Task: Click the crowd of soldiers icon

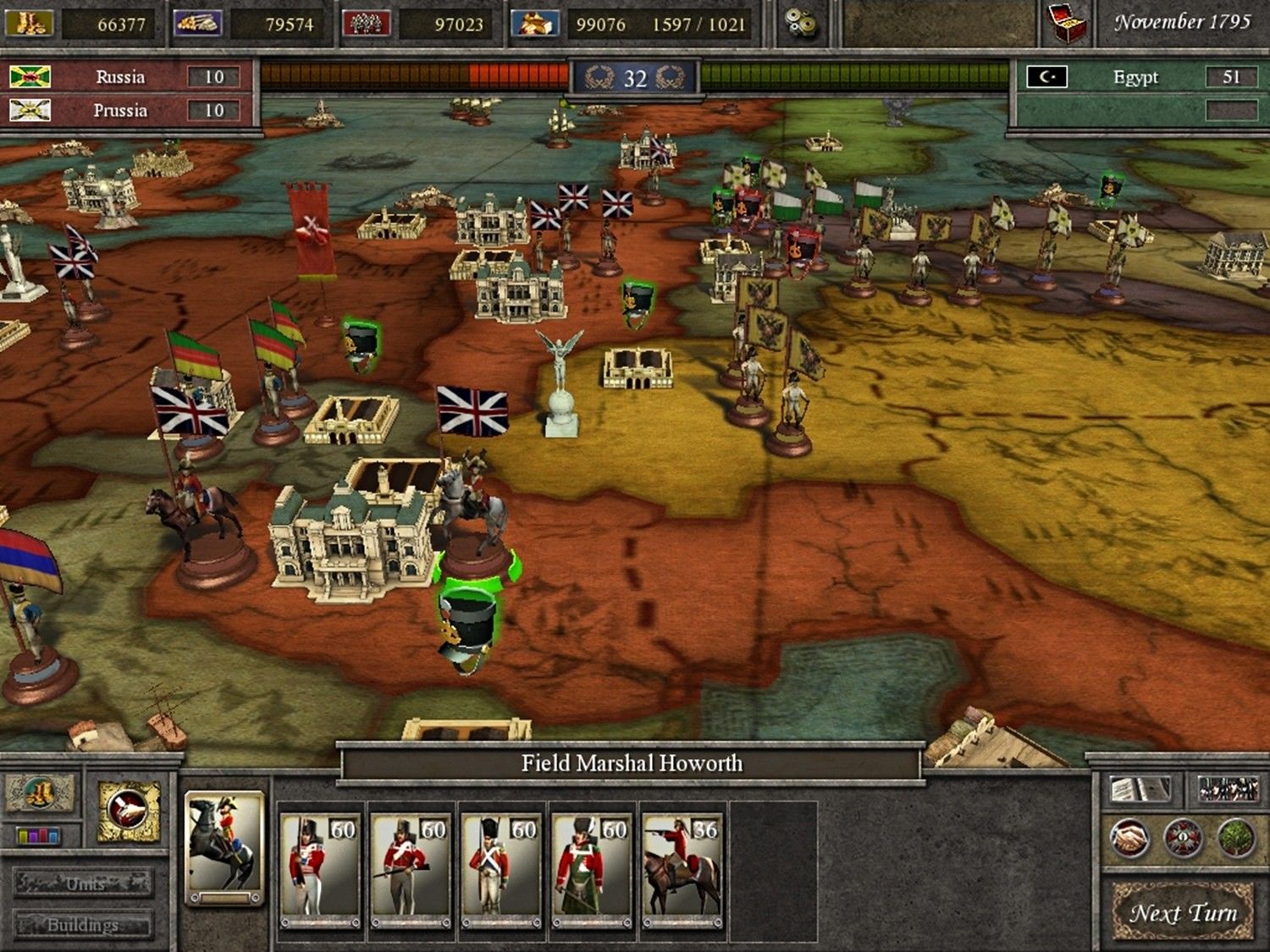Action: tap(1229, 790)
